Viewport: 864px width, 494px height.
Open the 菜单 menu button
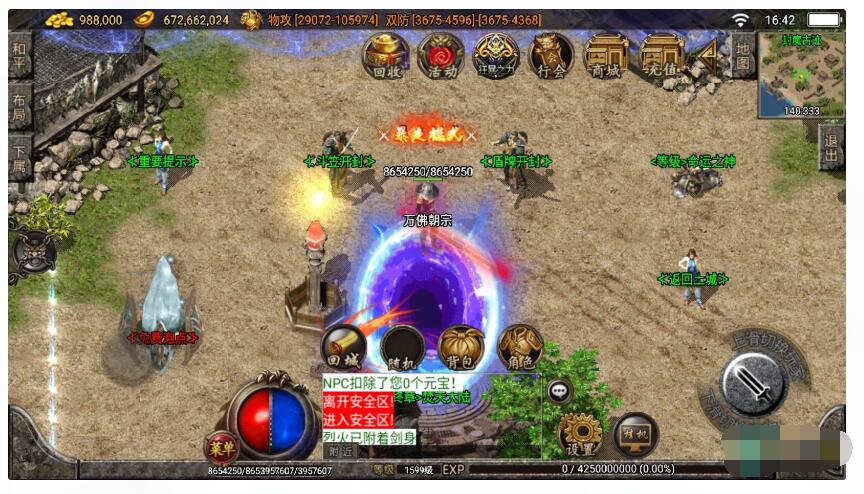(x=222, y=447)
